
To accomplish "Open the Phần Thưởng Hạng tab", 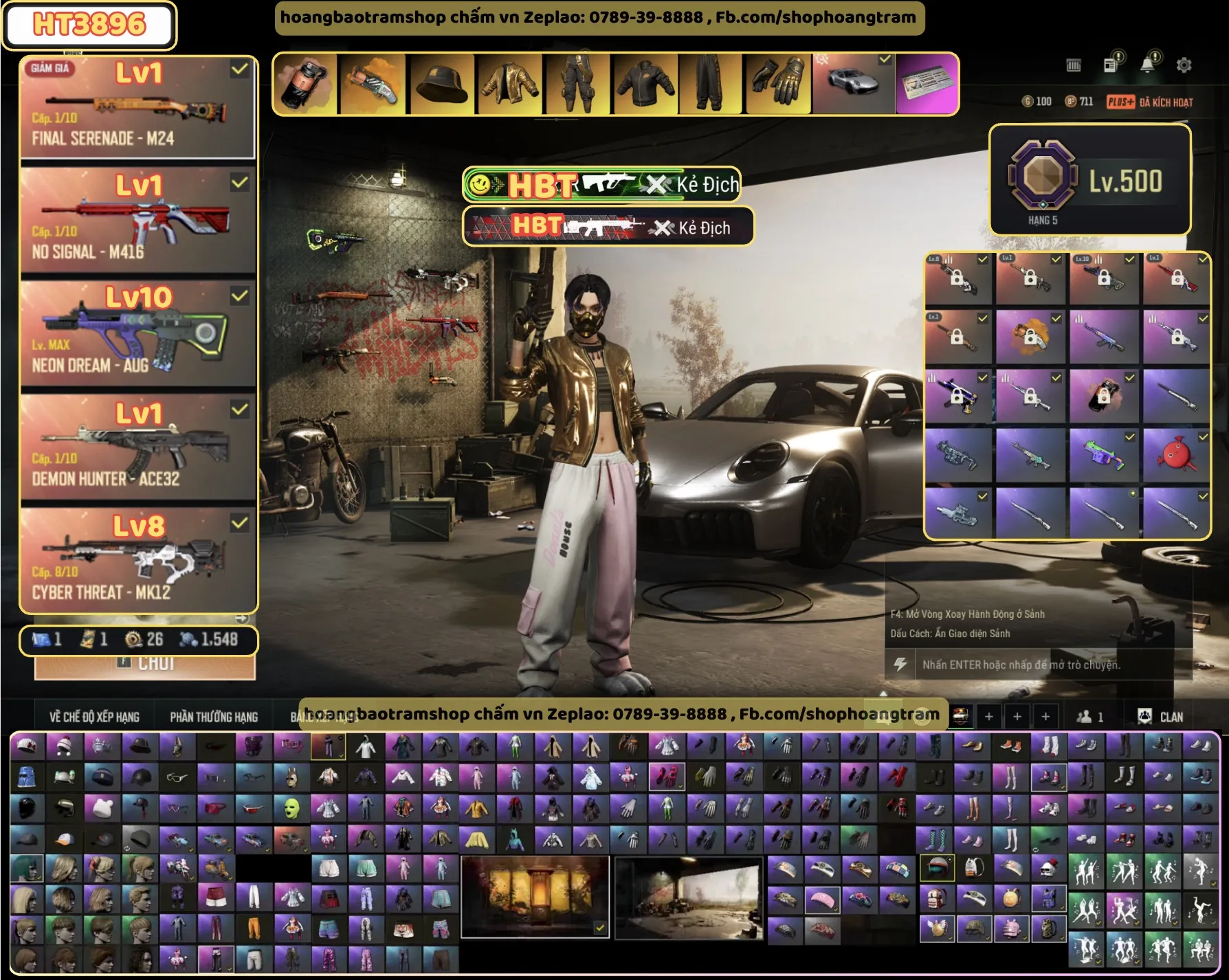I will [214, 717].
